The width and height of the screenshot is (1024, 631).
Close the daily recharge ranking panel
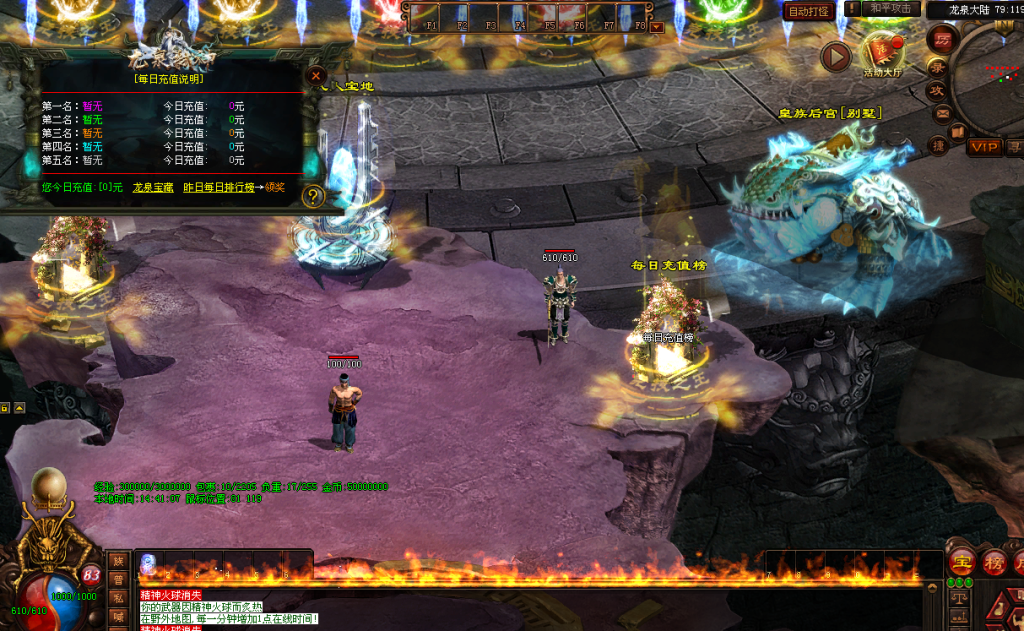(316, 75)
